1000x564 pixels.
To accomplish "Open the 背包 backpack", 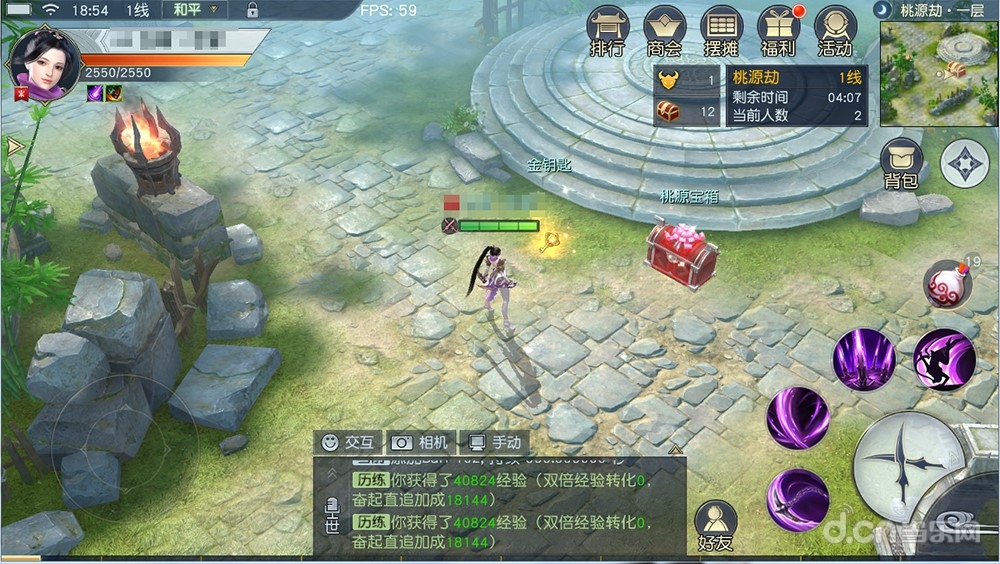I will 901,164.
